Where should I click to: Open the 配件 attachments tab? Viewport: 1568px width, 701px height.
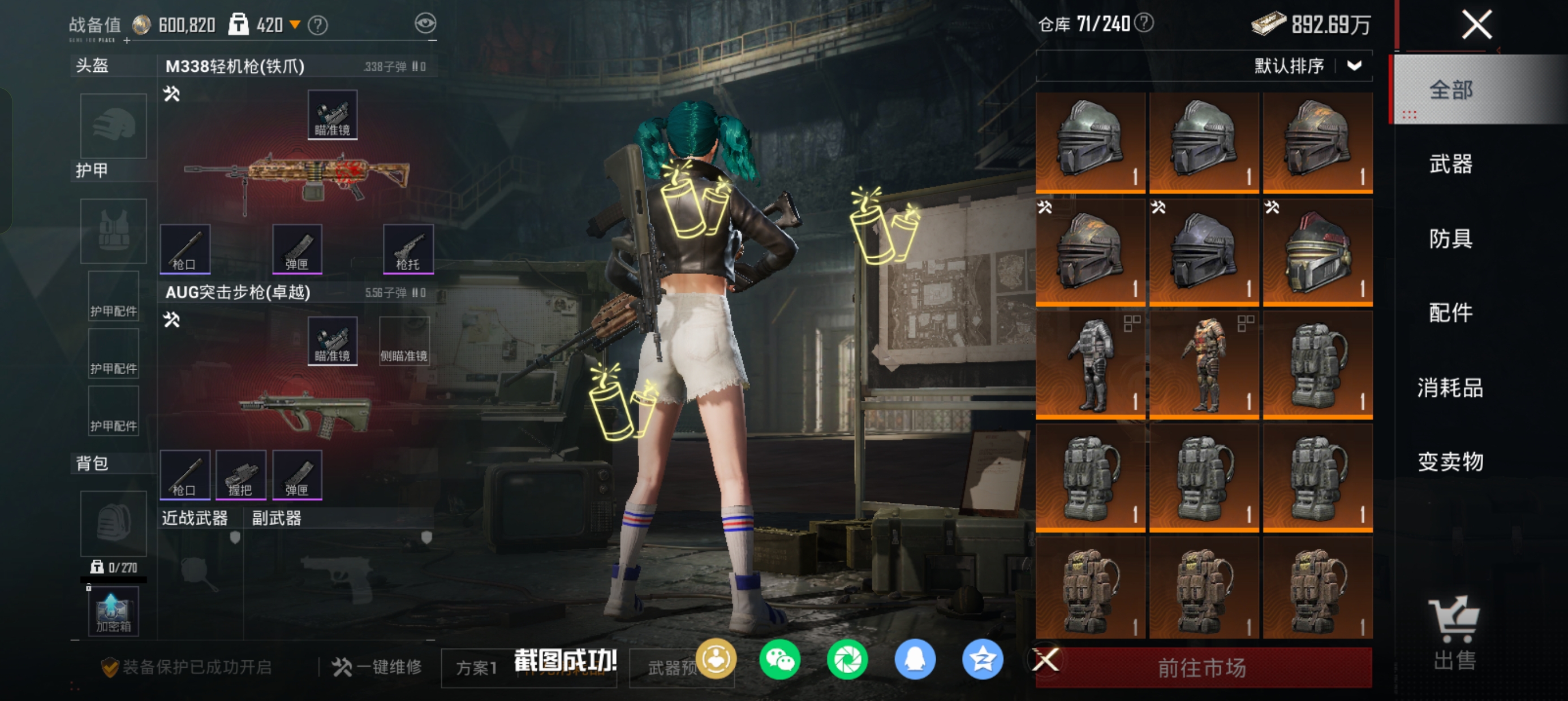point(1450,313)
